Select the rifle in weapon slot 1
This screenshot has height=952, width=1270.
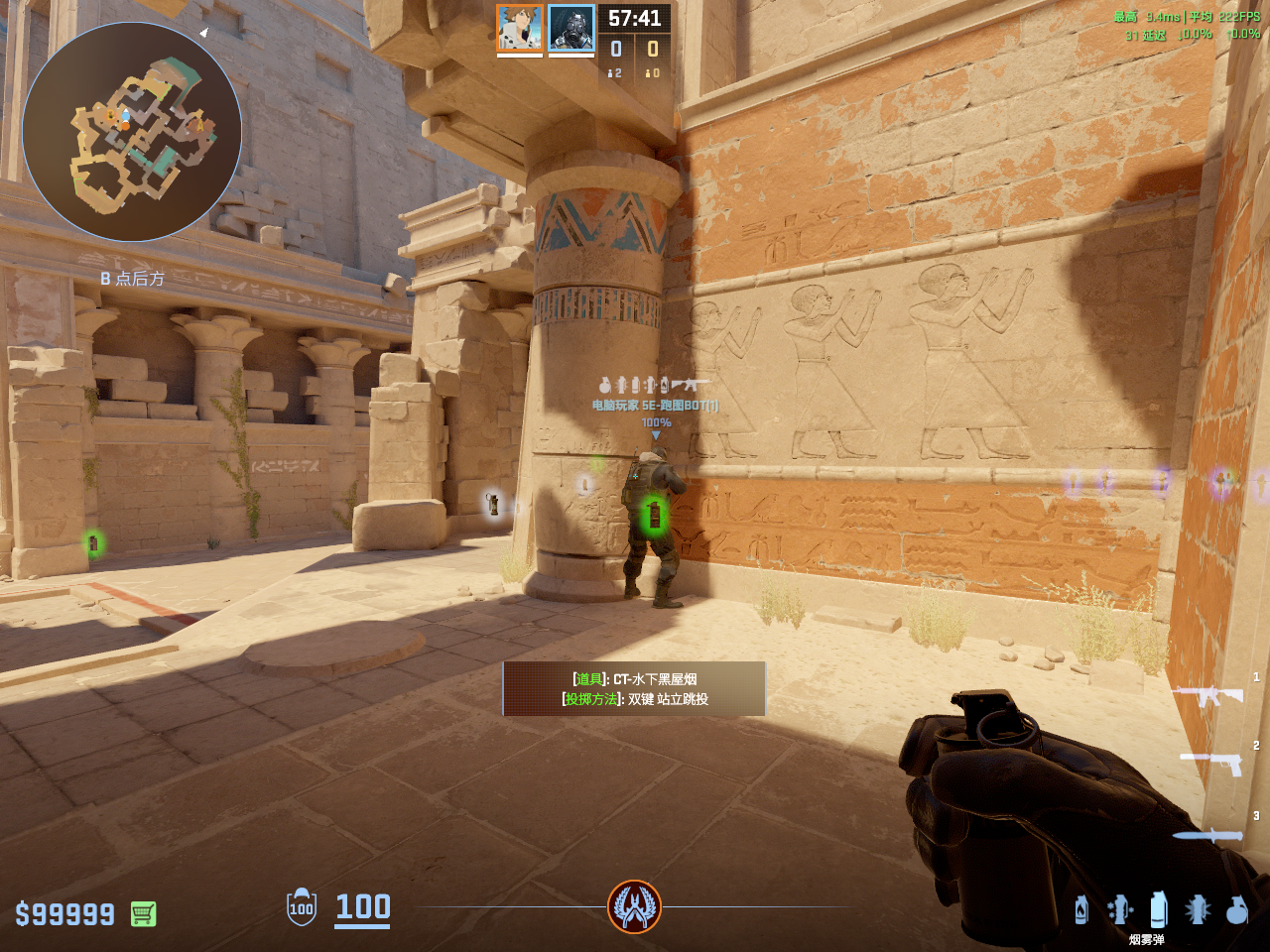pyautogui.click(x=1208, y=694)
